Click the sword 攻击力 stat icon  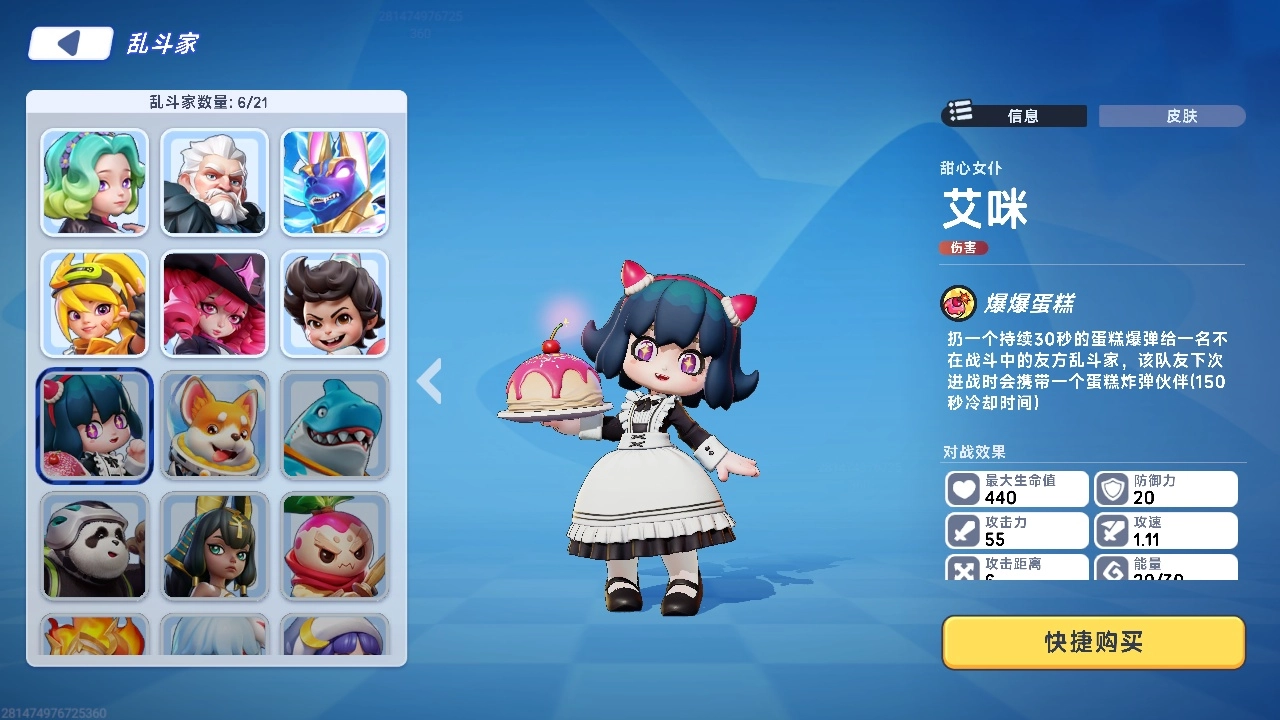[x=963, y=530]
